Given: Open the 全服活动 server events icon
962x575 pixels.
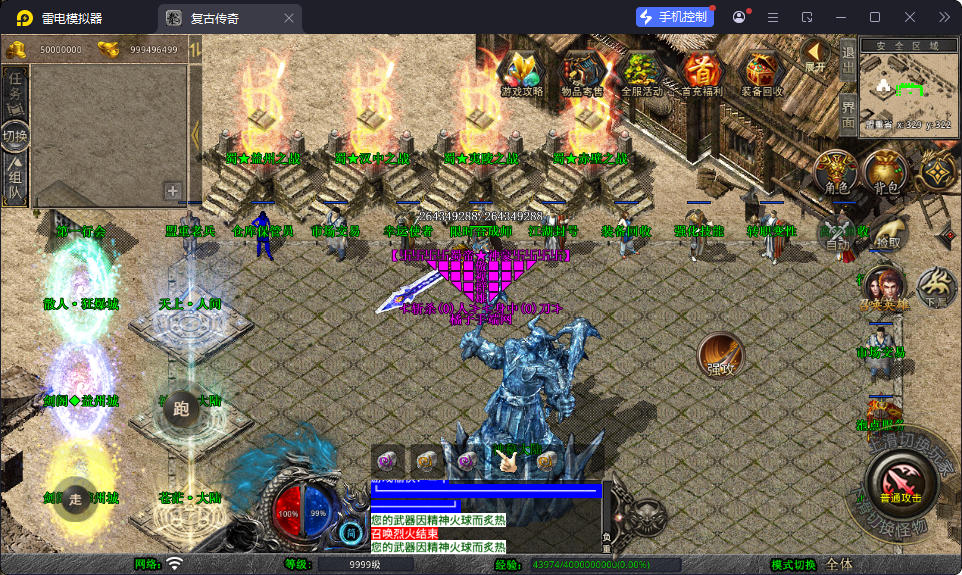Looking at the screenshot, I should coord(642,72).
